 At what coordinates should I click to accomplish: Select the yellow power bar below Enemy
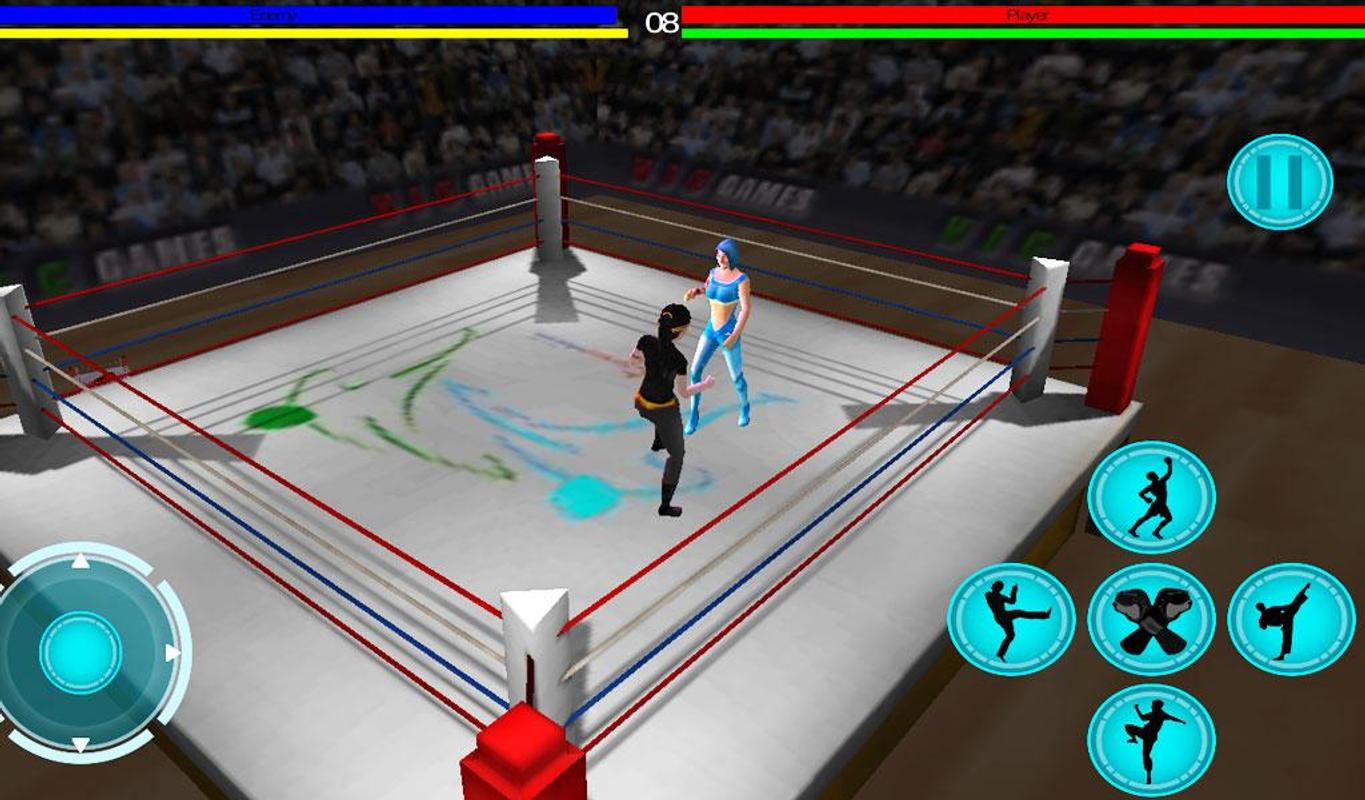pos(300,33)
